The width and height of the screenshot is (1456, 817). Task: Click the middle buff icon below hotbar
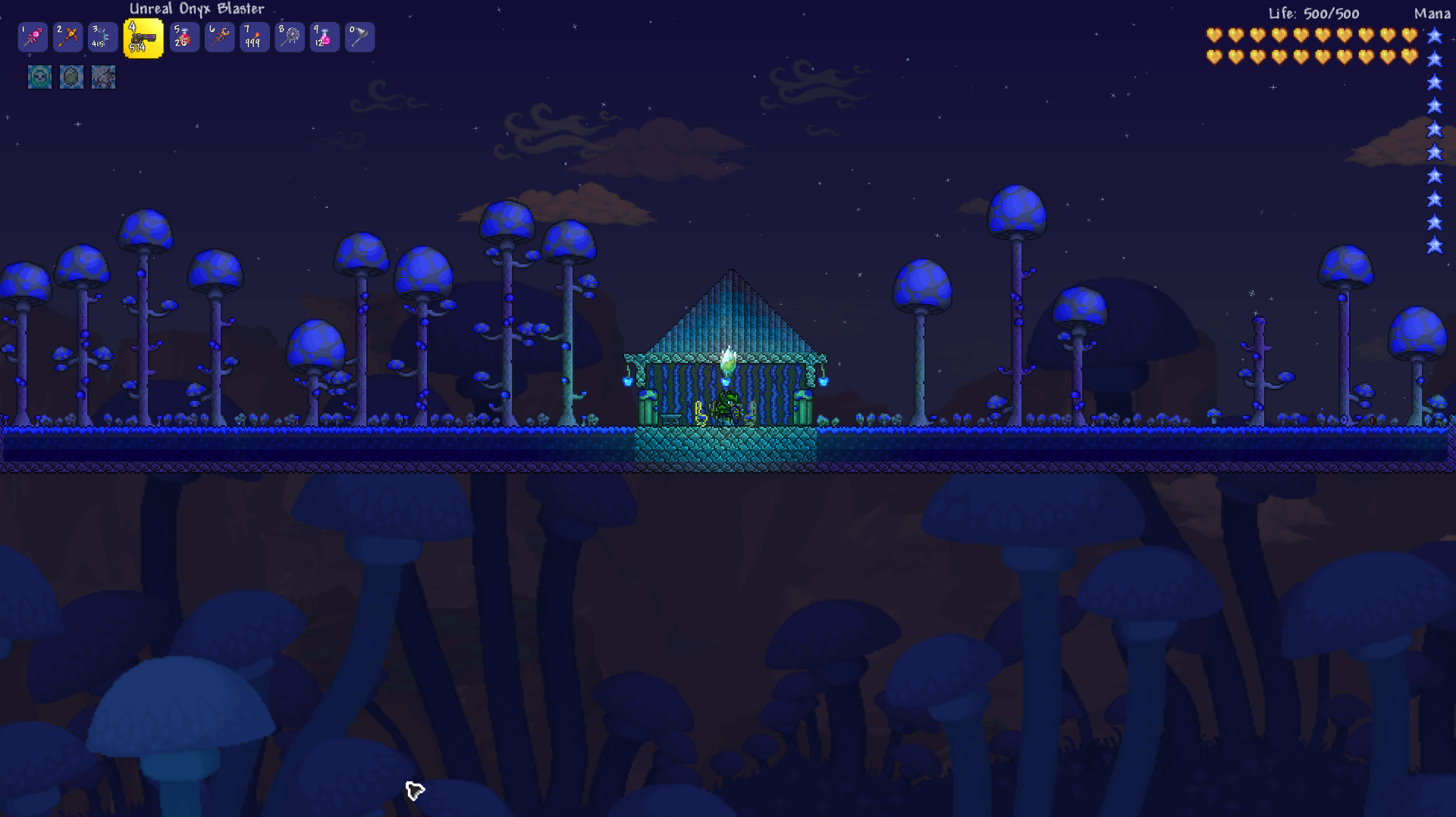click(71, 77)
